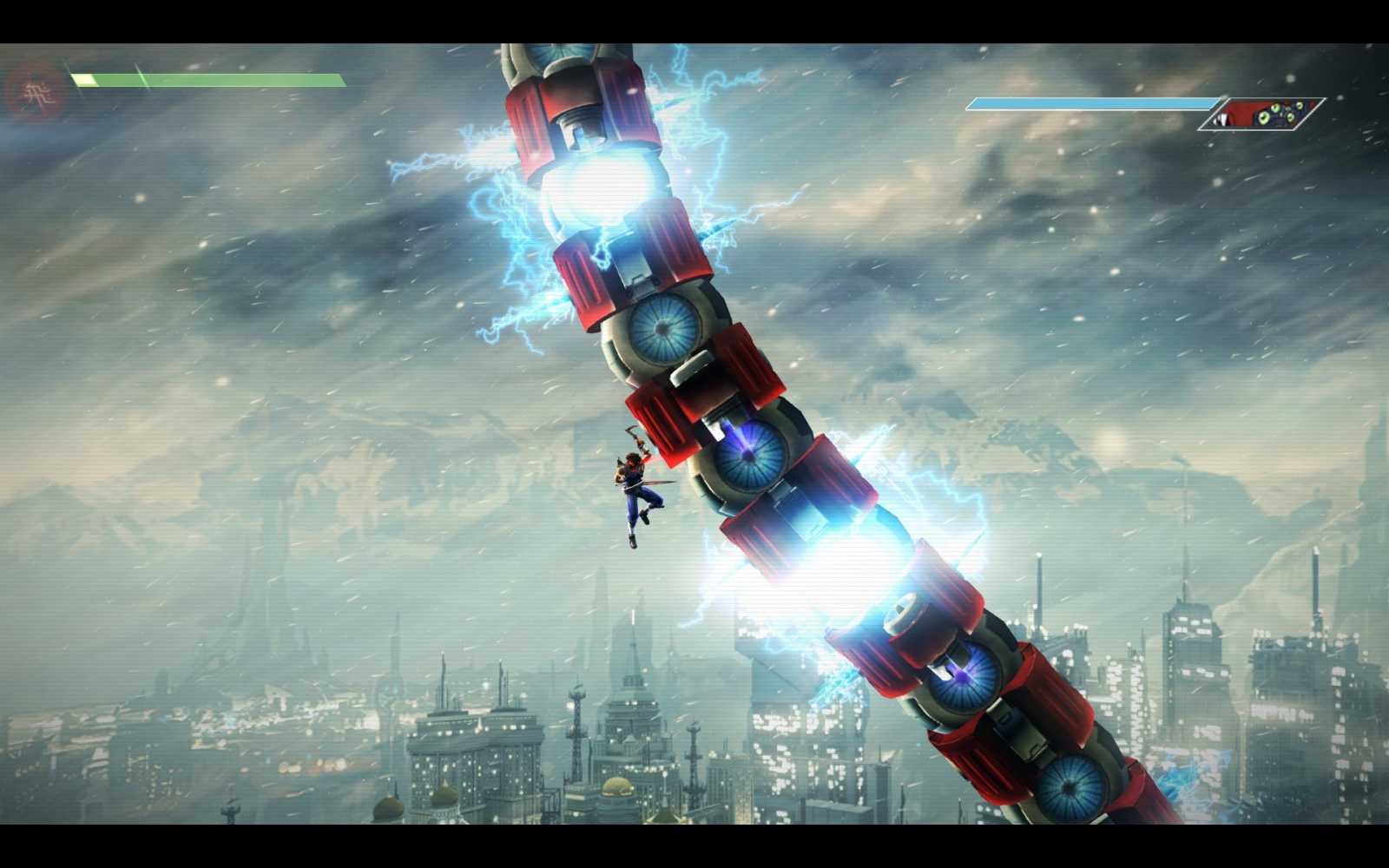Click the yellow energy chunk of the health bar
The image size is (1389, 868).
(82, 80)
